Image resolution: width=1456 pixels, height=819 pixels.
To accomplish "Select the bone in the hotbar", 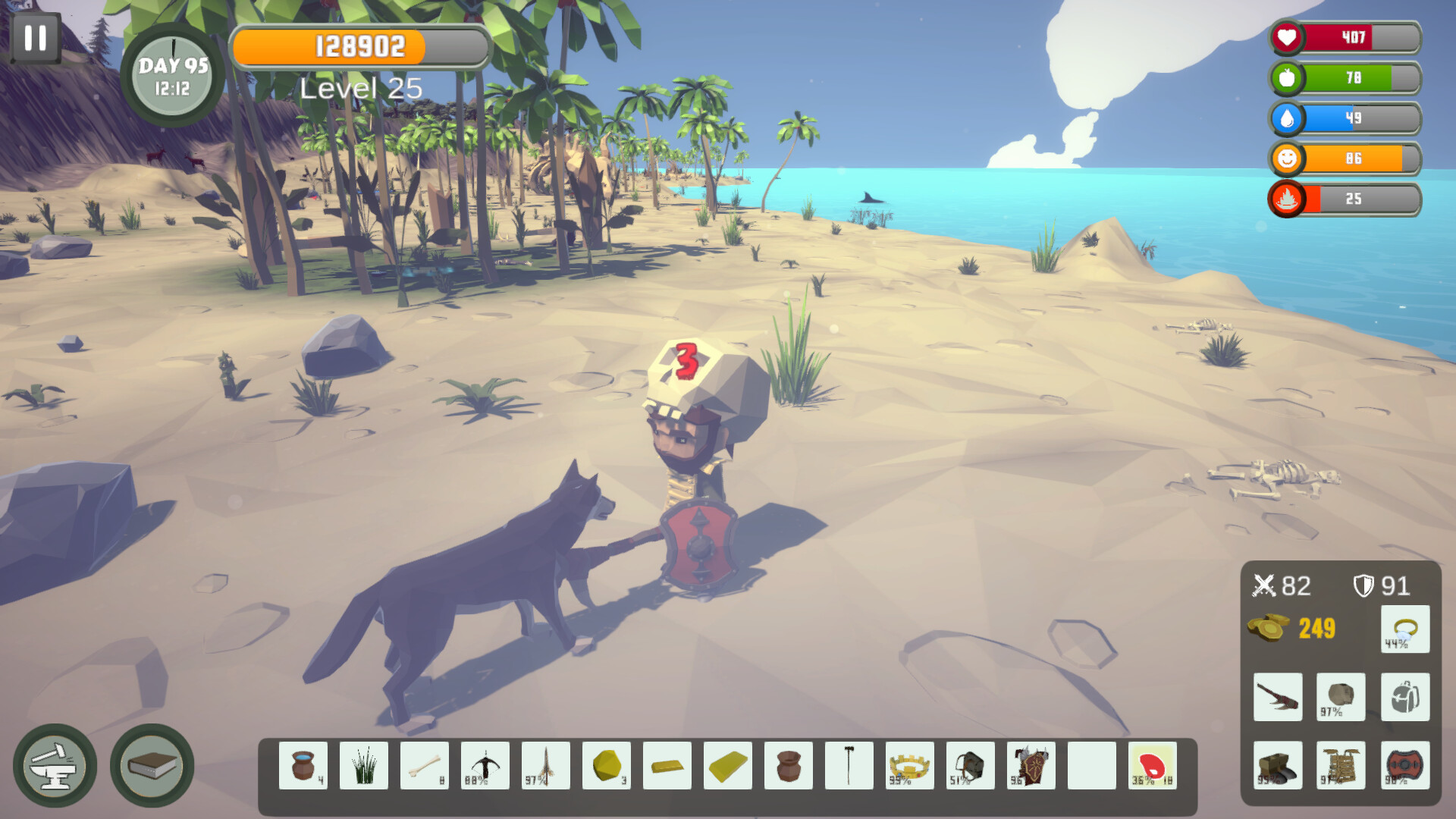I will coord(425,766).
